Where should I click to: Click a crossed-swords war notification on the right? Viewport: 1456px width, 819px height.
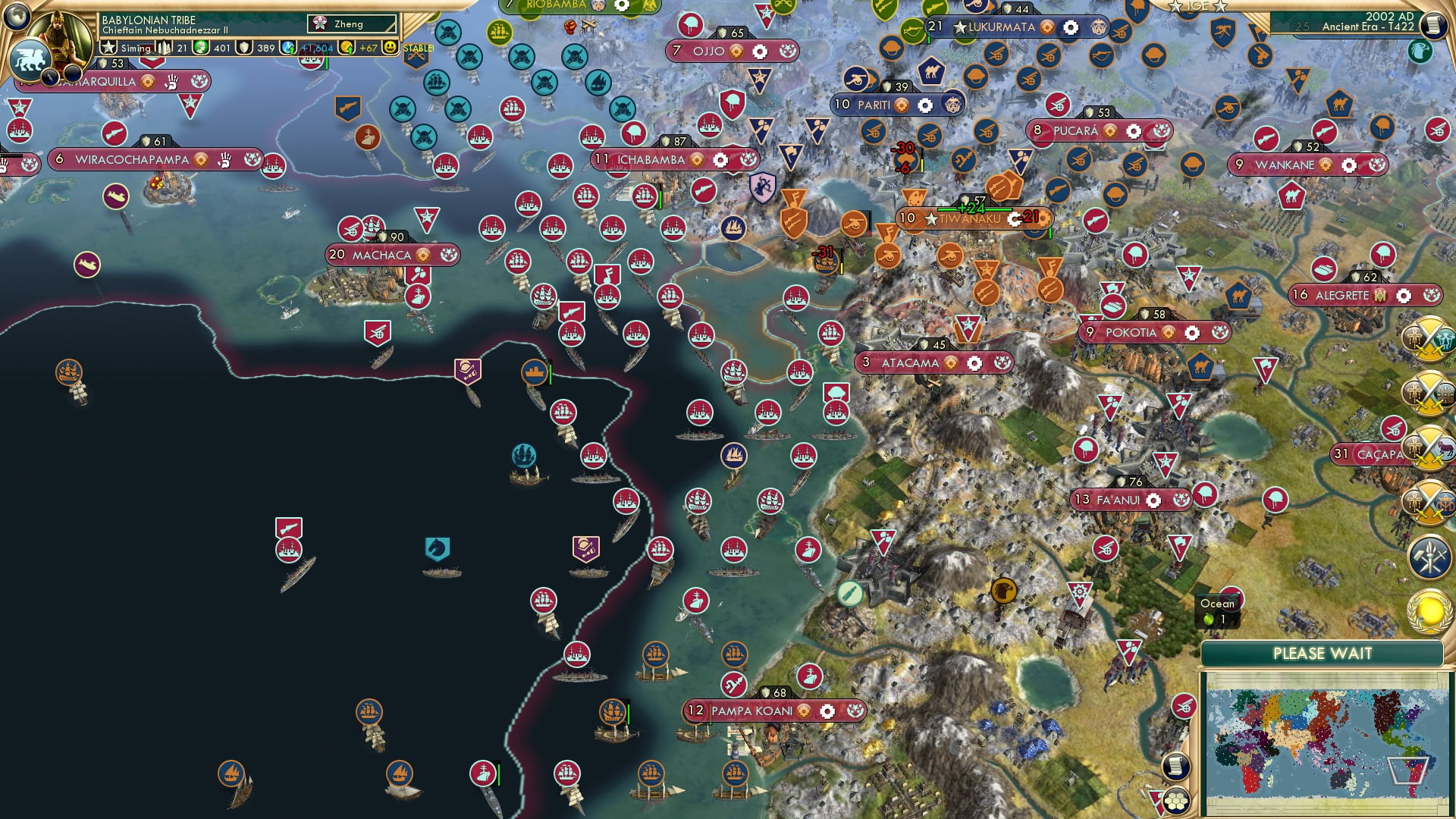pyautogui.click(x=1428, y=340)
